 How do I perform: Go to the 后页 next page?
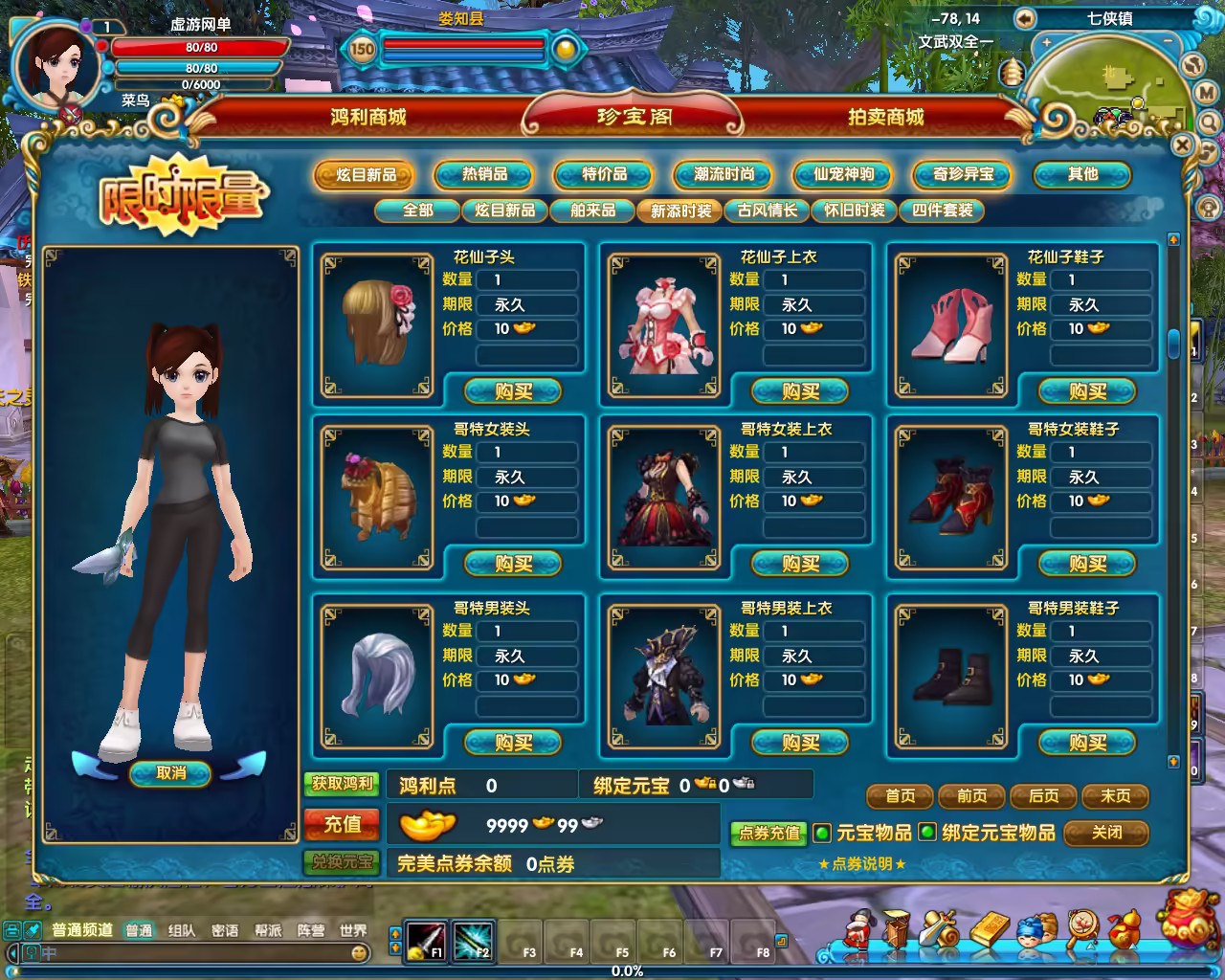point(1043,796)
